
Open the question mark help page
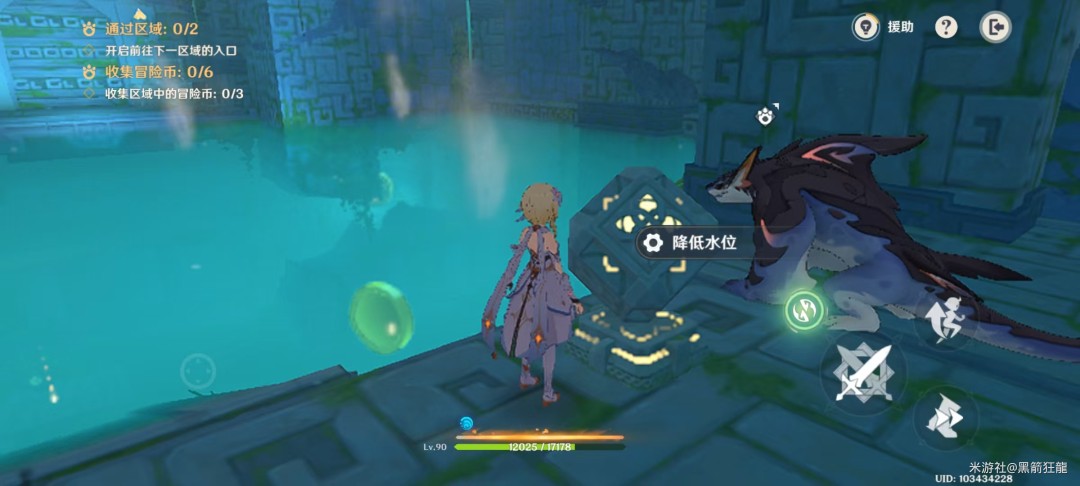tap(946, 27)
